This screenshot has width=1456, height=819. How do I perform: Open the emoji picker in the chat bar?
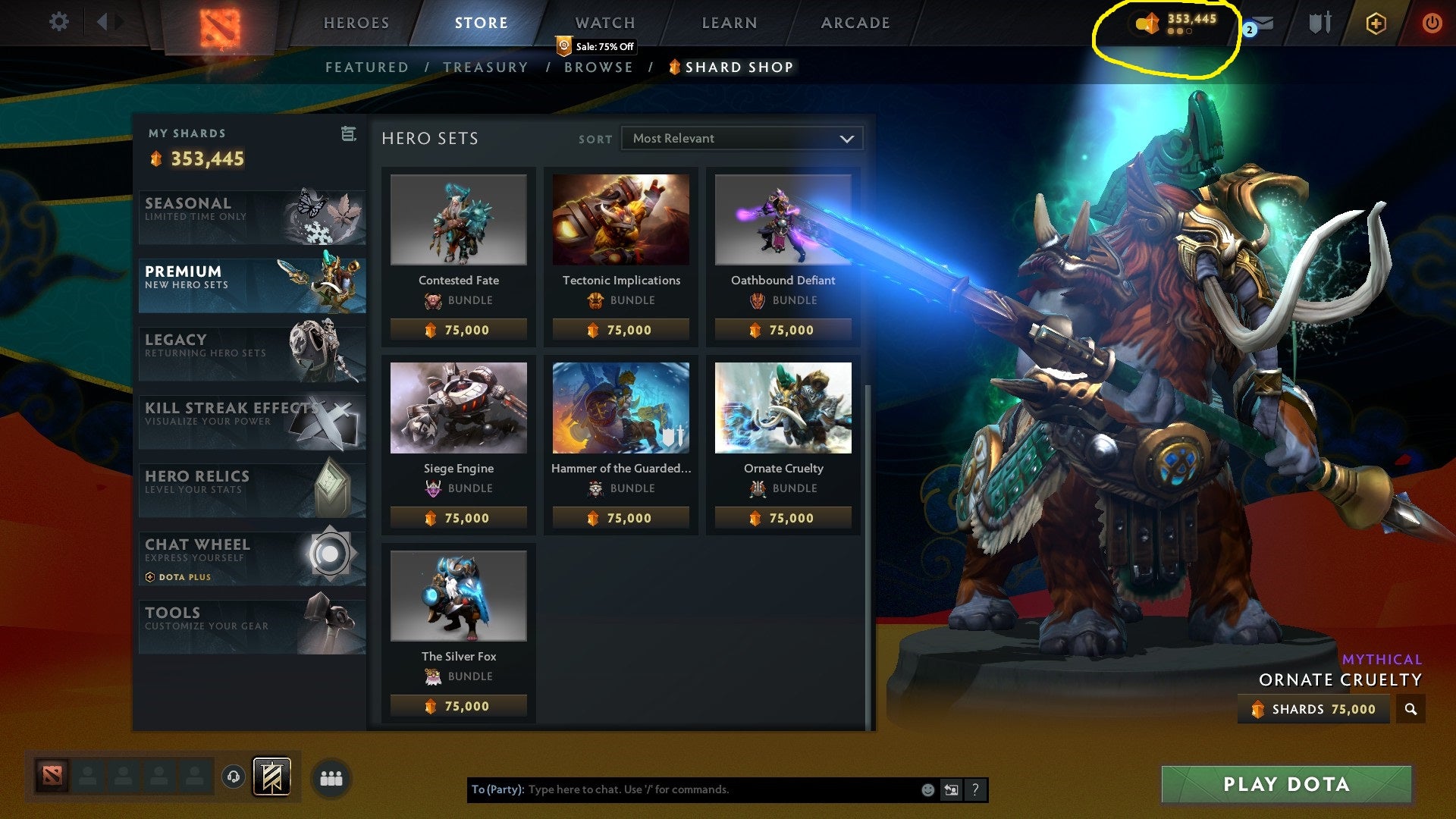tap(927, 789)
